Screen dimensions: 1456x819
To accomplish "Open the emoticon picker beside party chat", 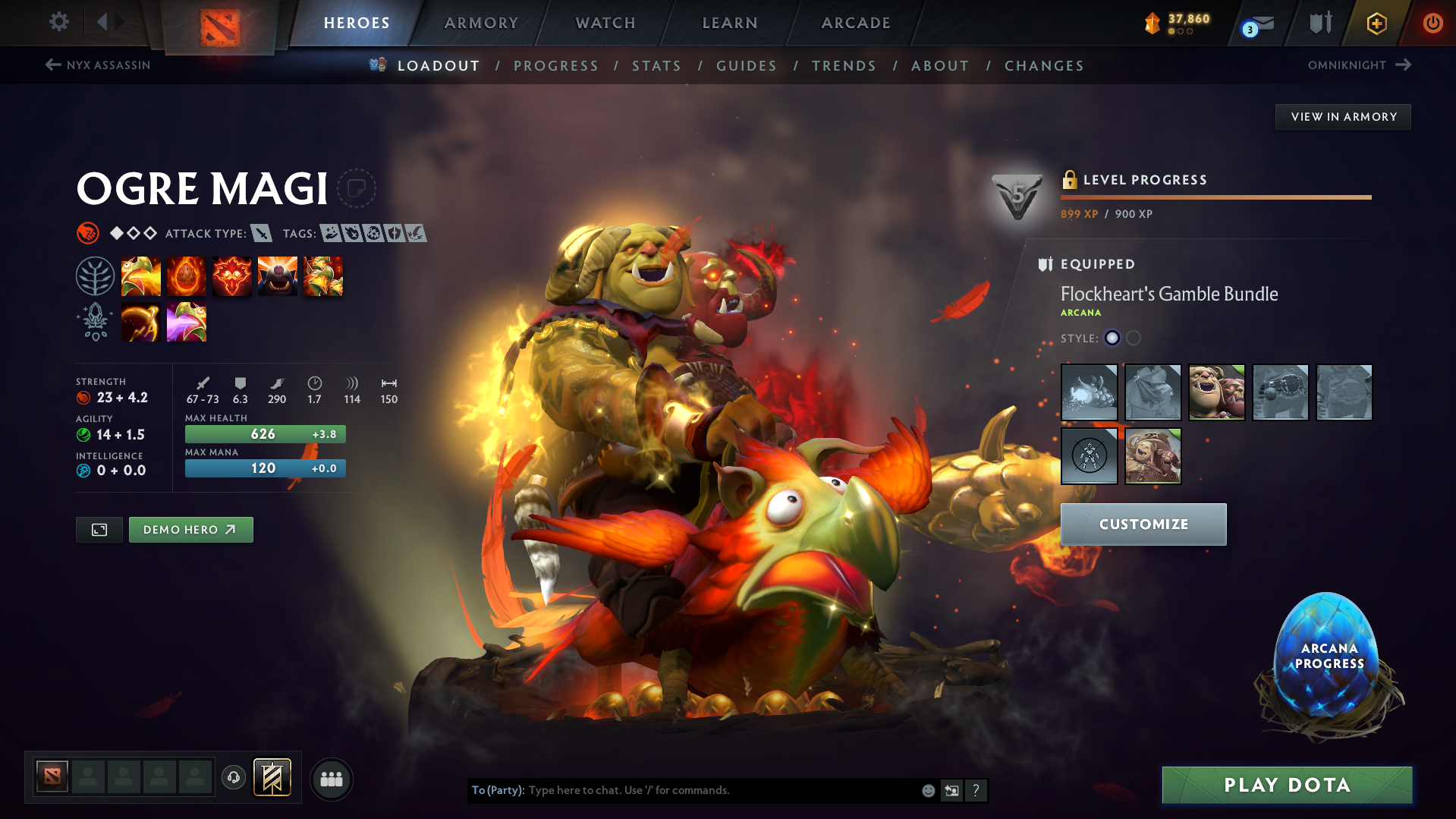I will (928, 790).
